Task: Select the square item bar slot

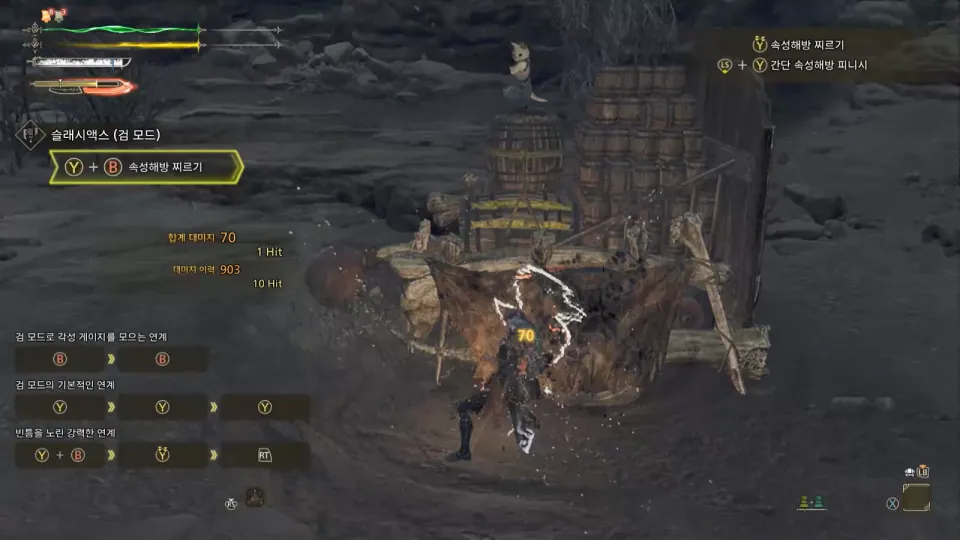Action: 916,497
